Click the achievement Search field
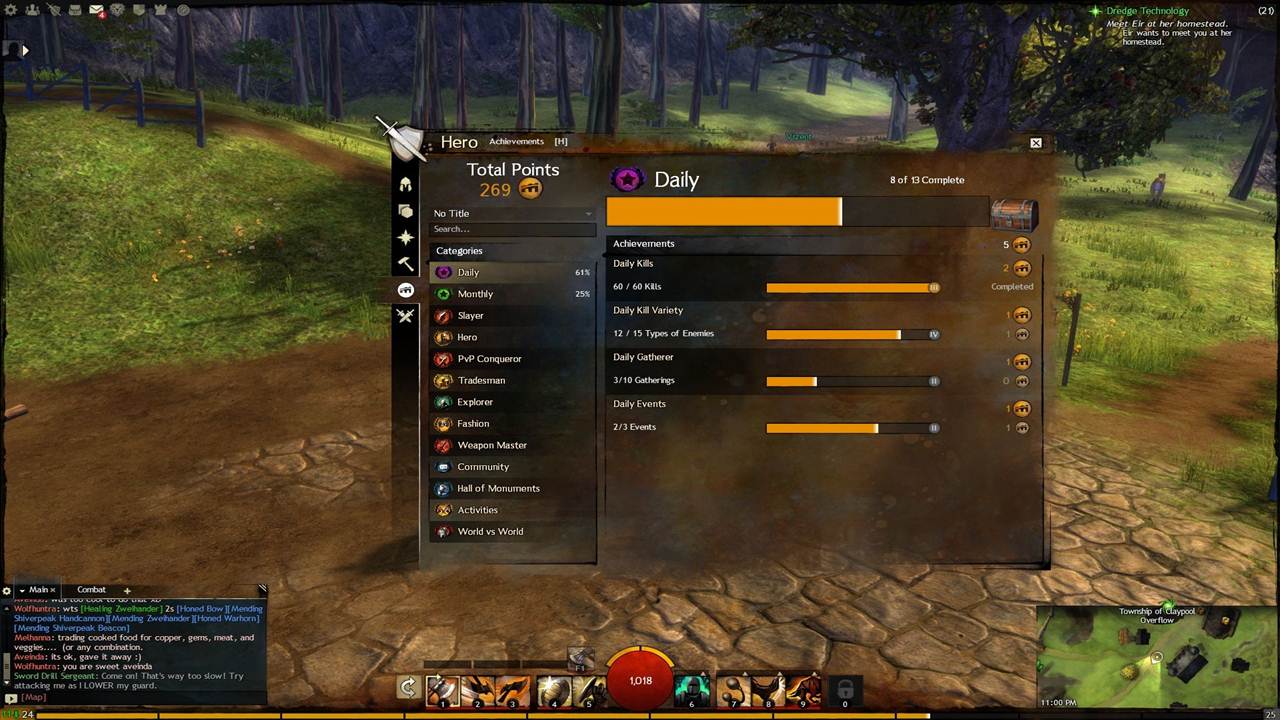The height and width of the screenshot is (720, 1280). coord(512,229)
